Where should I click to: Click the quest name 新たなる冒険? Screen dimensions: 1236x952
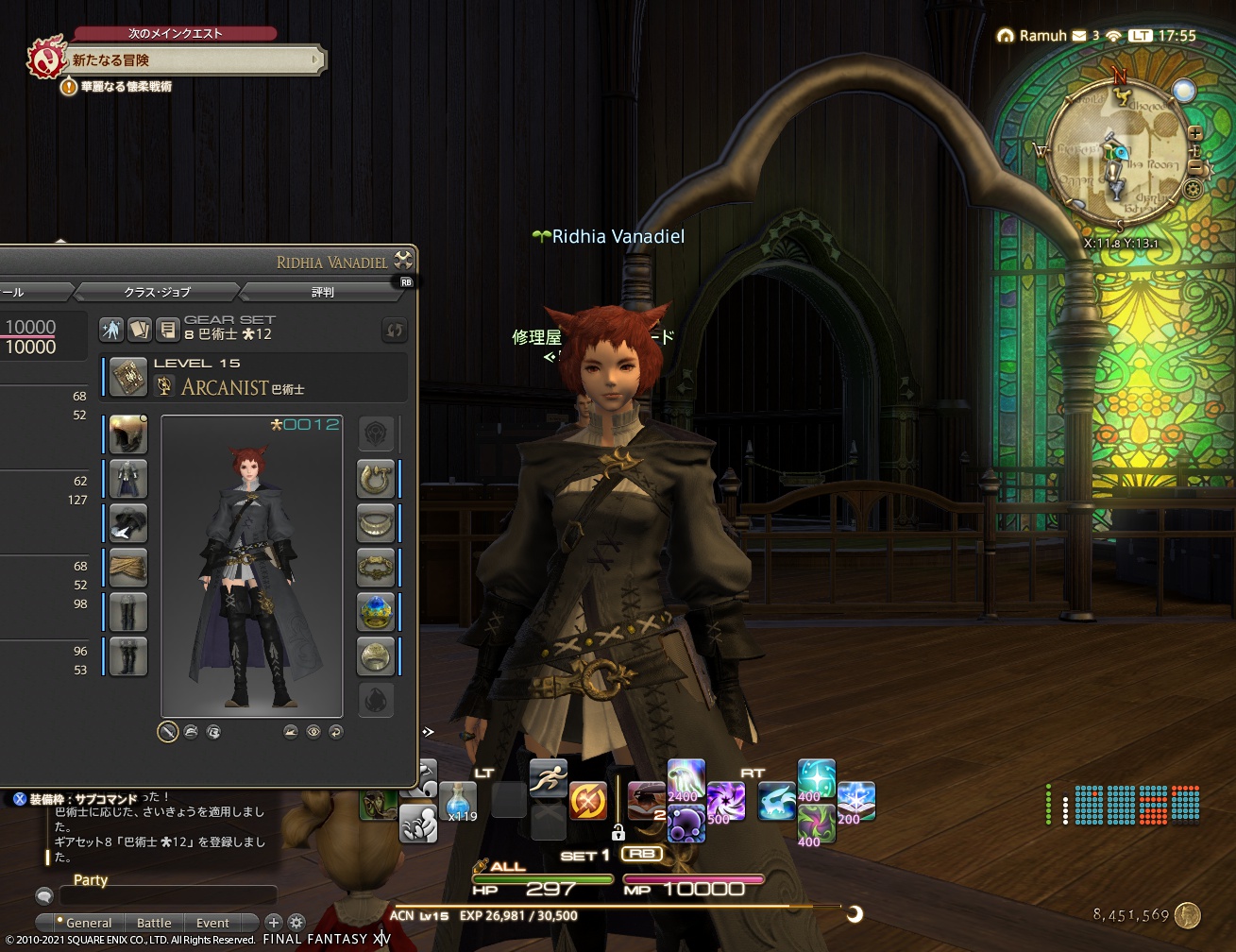coord(111,59)
